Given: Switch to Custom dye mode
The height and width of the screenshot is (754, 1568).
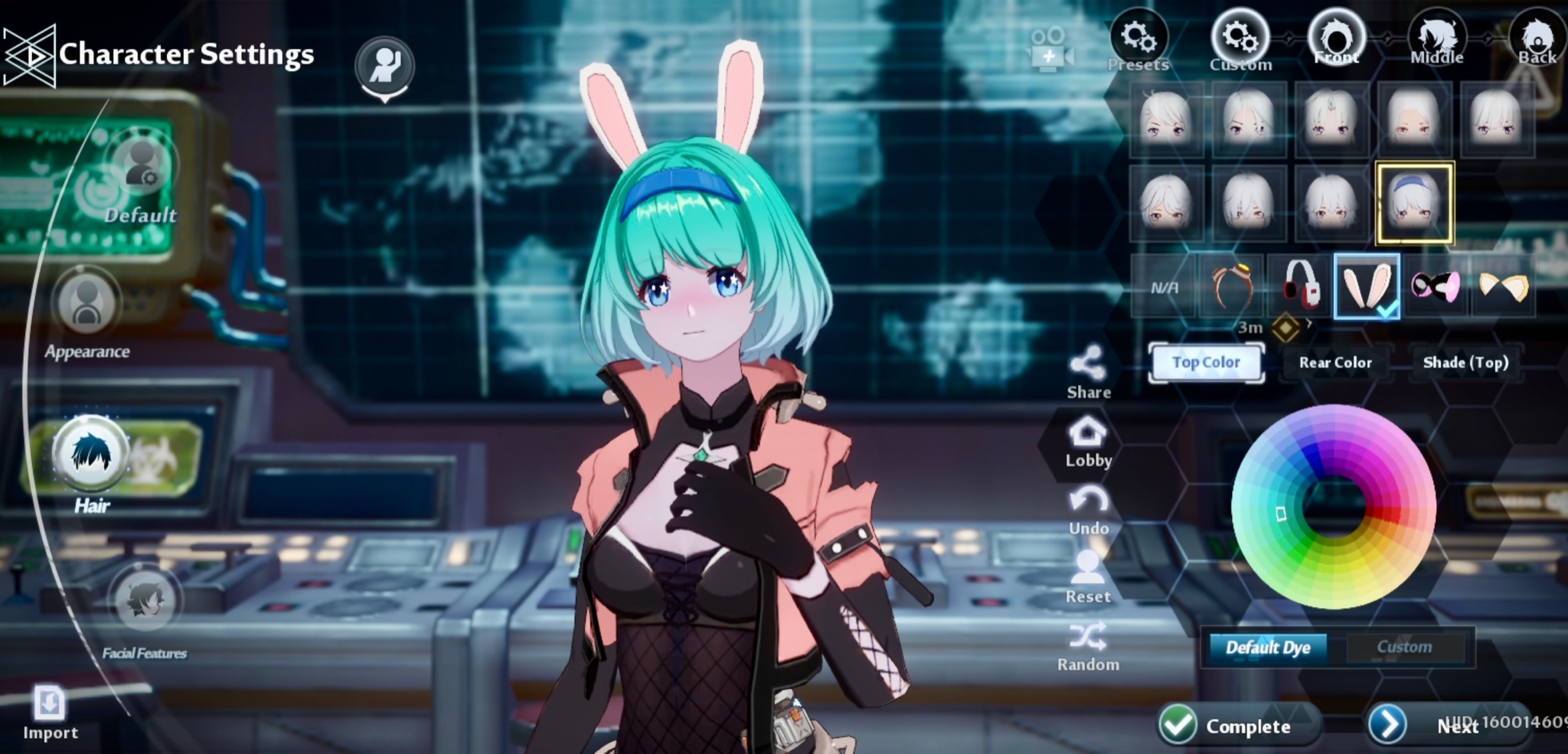Looking at the screenshot, I should tap(1404, 647).
